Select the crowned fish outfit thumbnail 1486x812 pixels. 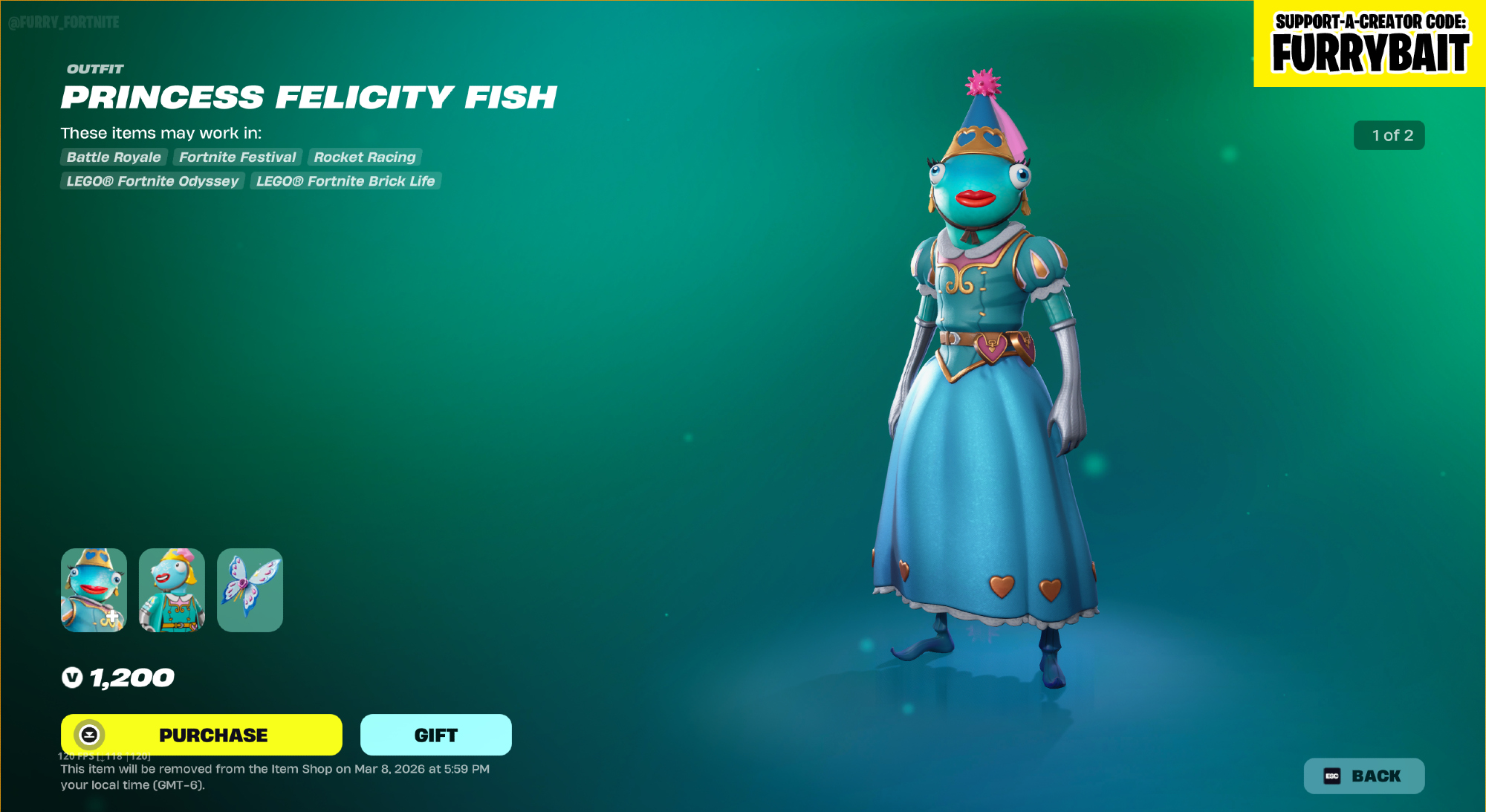94,590
